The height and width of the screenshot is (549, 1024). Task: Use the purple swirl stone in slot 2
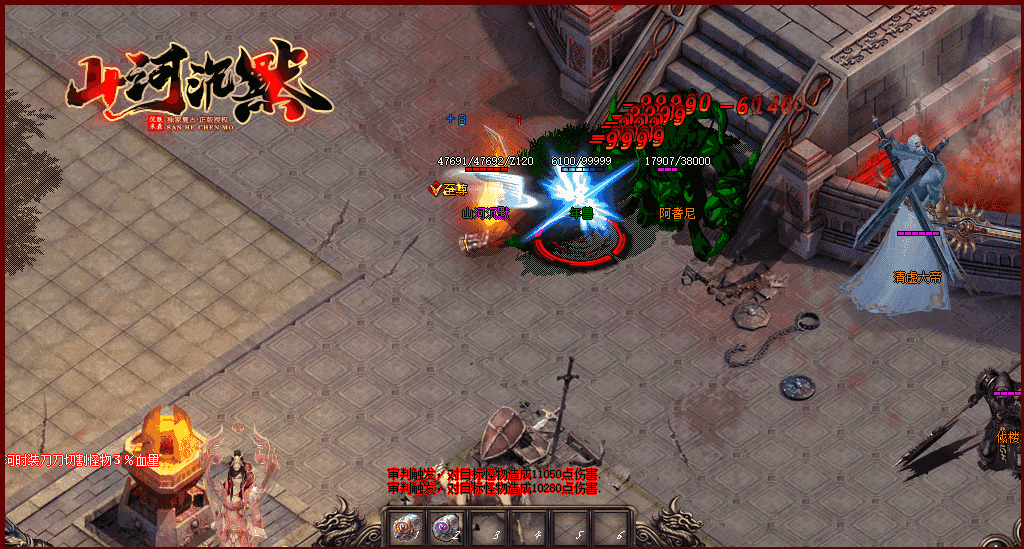pyautogui.click(x=445, y=527)
